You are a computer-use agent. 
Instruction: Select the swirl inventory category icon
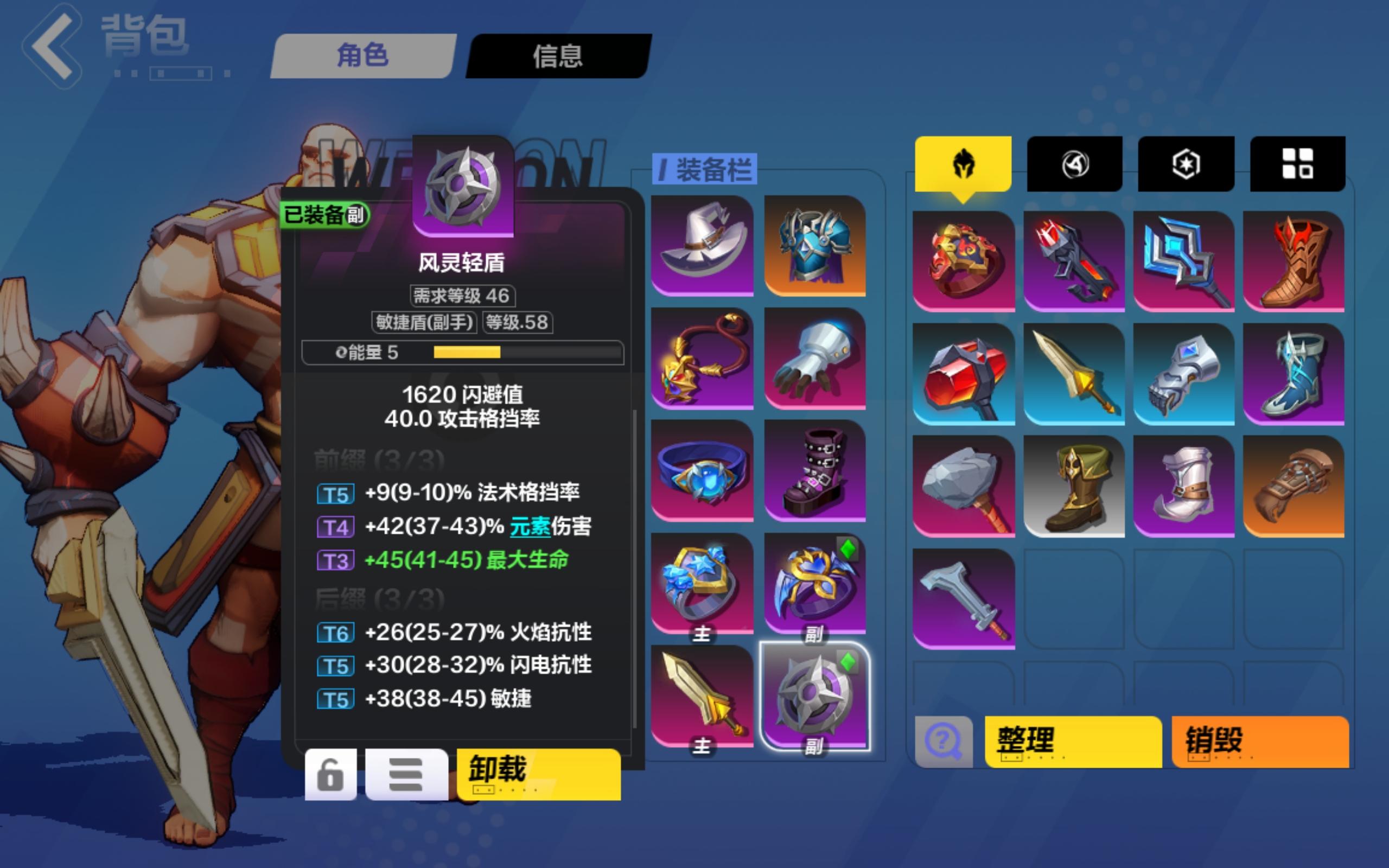pos(1074,164)
